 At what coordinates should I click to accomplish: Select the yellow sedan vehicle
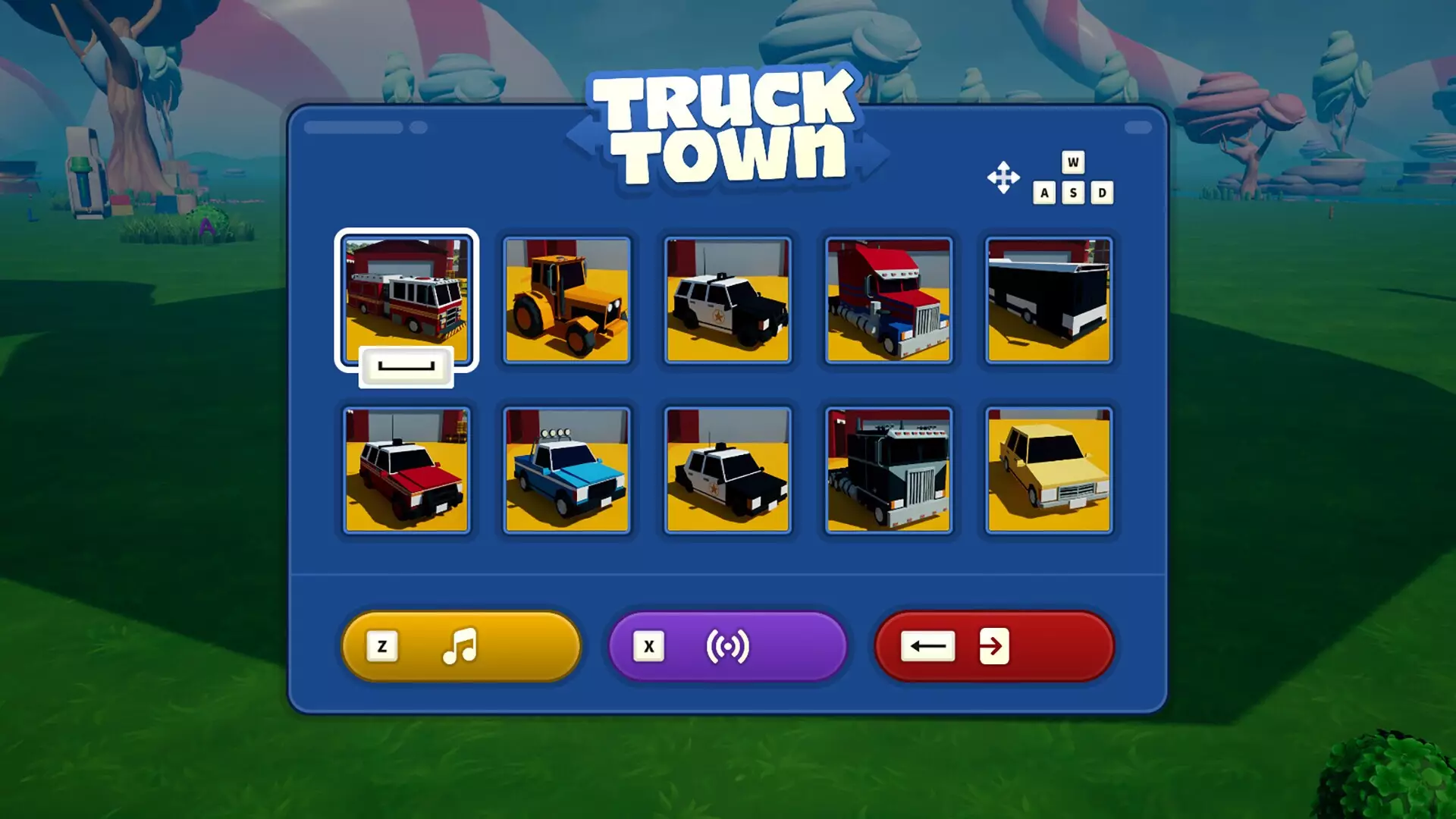[x=1050, y=470]
